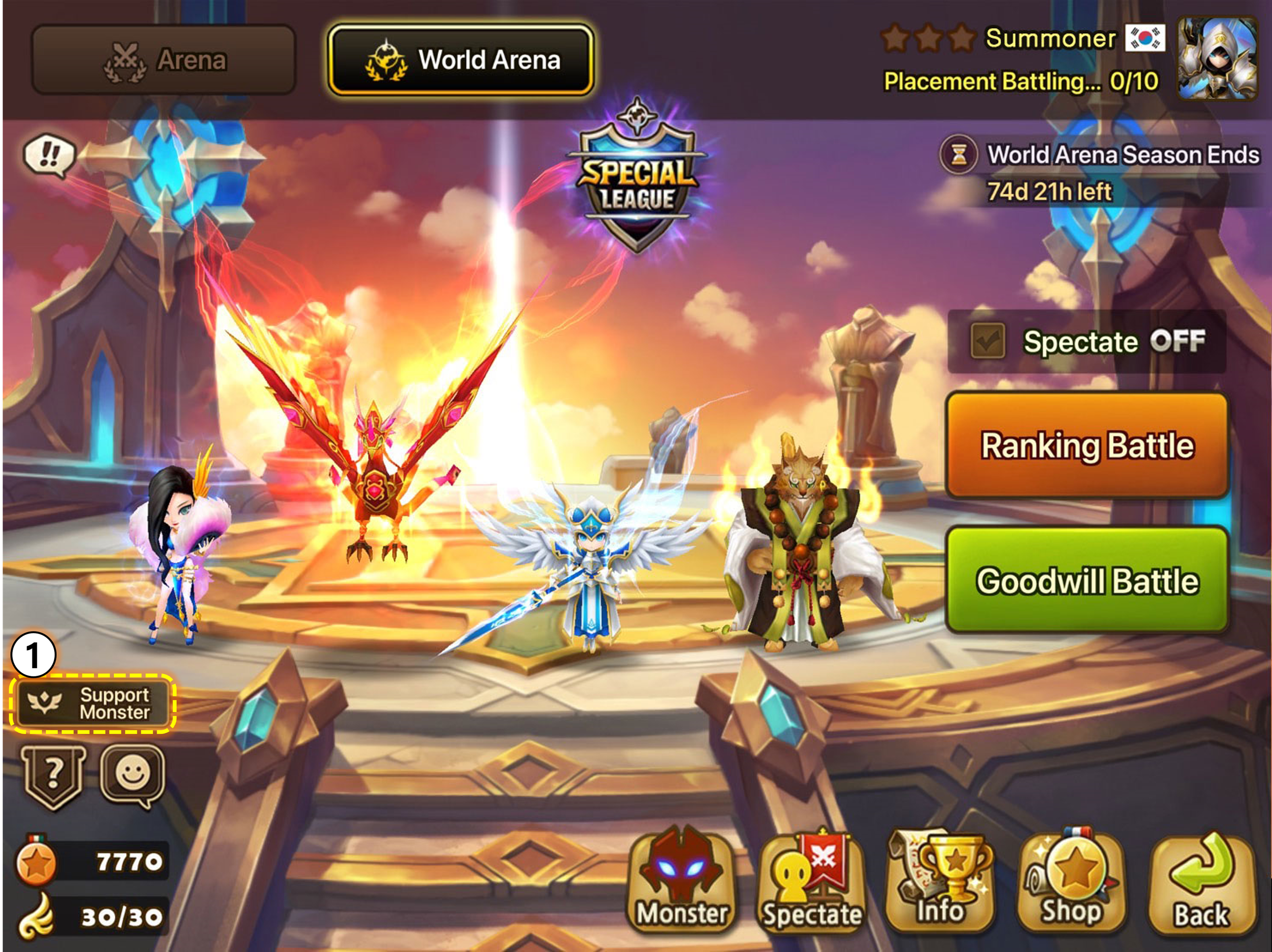The image size is (1272, 952).
Task: View the summoner profile portrait
Action: click(x=1217, y=58)
